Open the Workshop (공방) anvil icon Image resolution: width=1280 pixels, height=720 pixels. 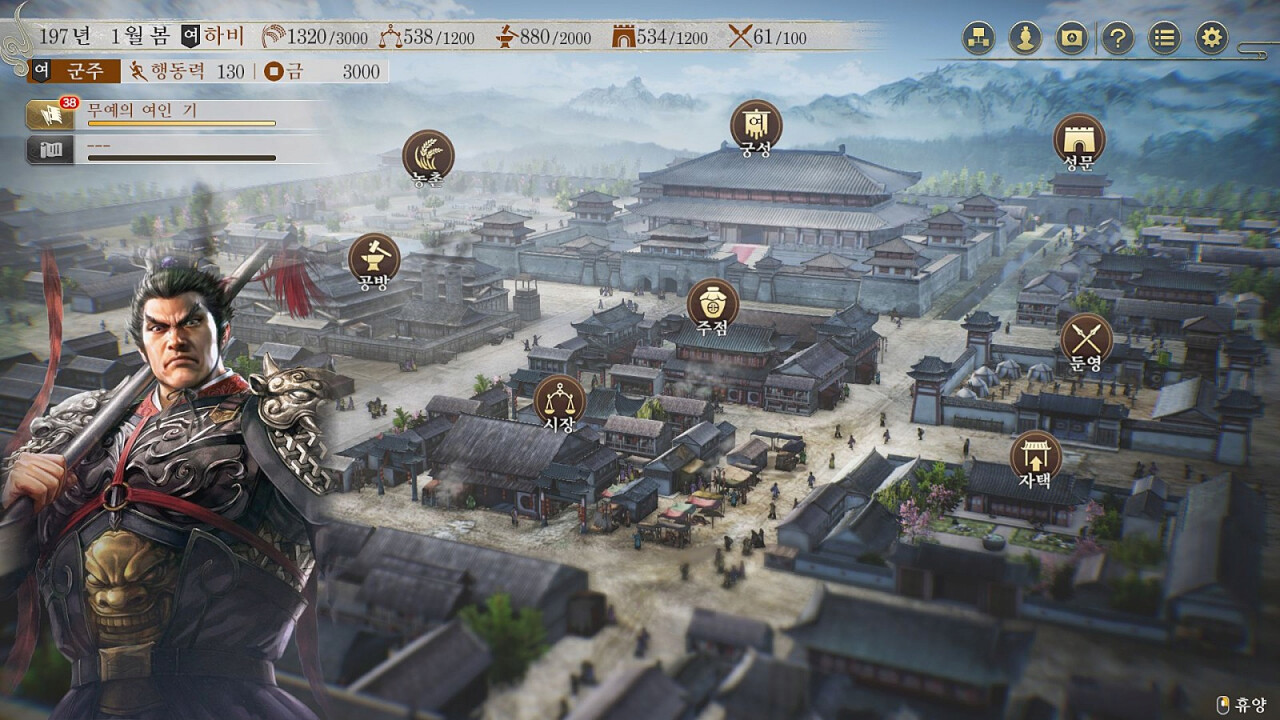point(374,258)
